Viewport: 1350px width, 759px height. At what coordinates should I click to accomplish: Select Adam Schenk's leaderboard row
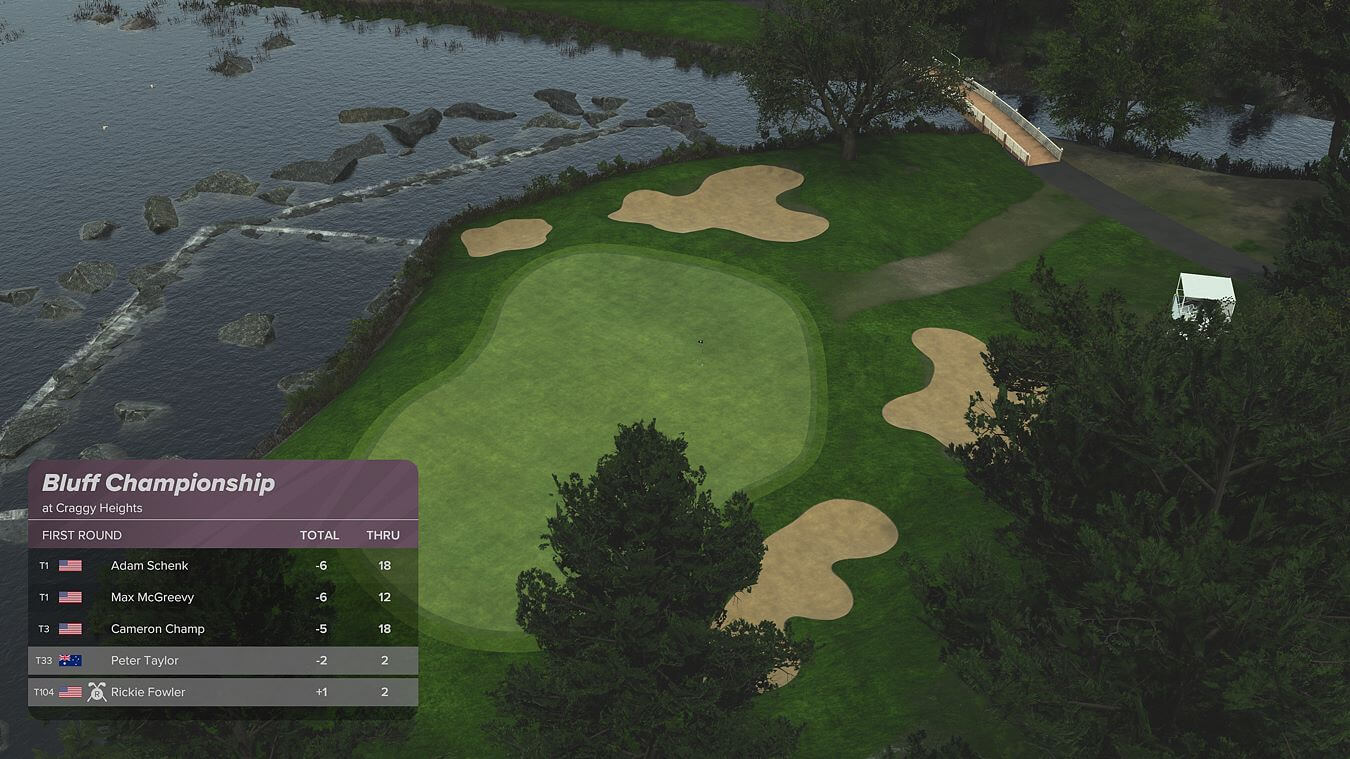(x=222, y=566)
